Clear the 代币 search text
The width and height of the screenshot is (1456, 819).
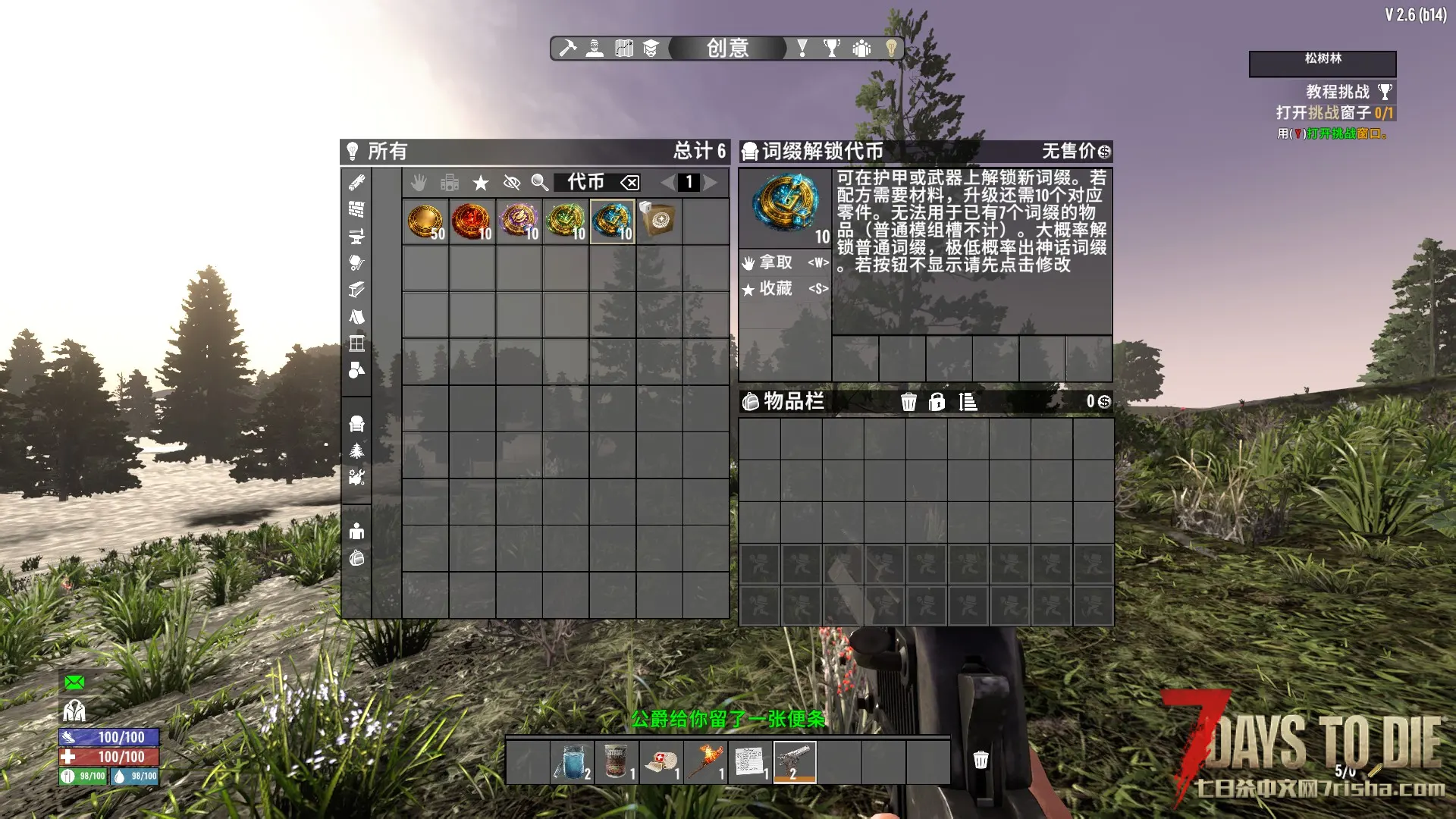click(629, 183)
